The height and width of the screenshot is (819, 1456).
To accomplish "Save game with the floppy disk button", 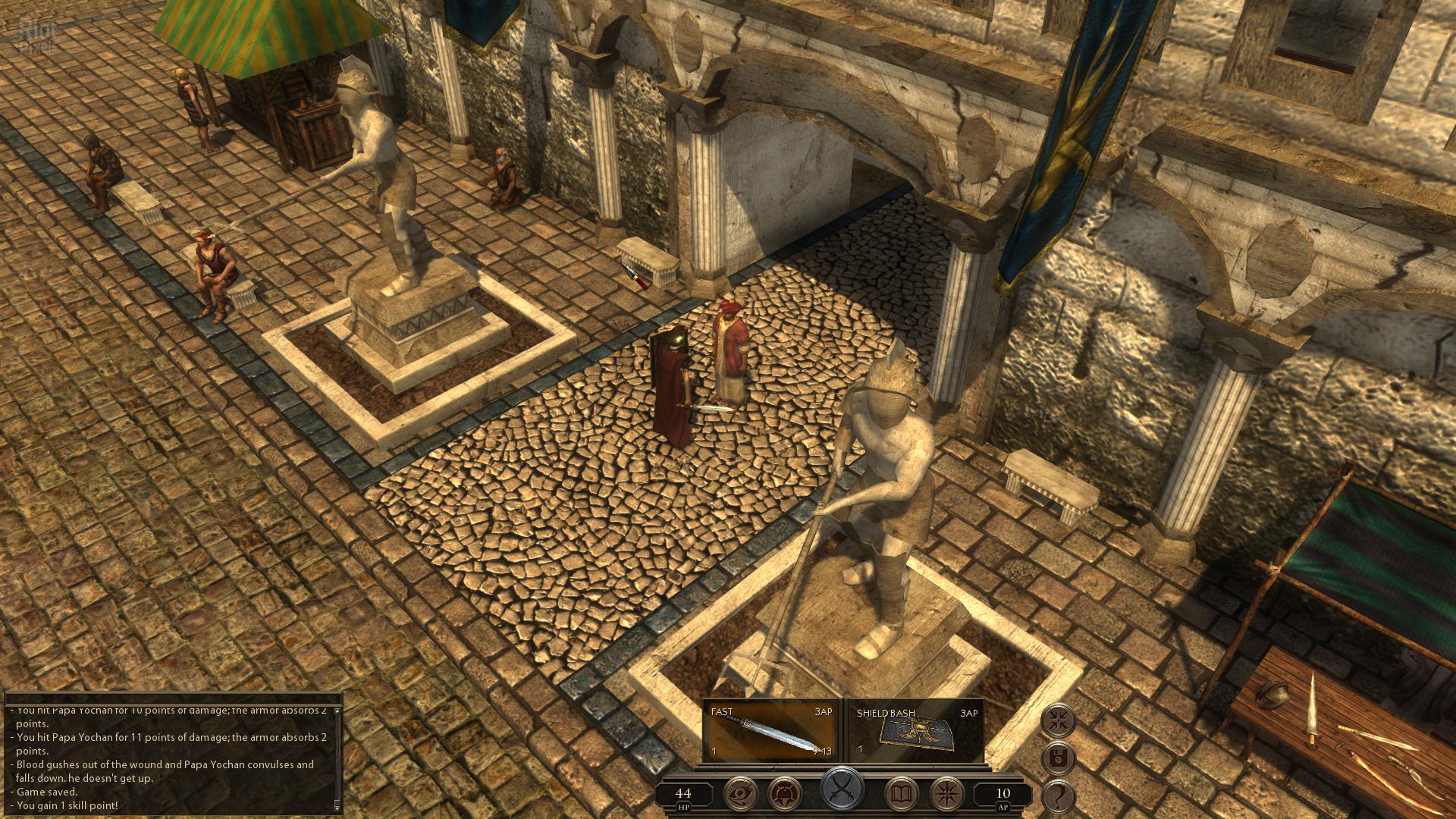I will pyautogui.click(x=1059, y=758).
